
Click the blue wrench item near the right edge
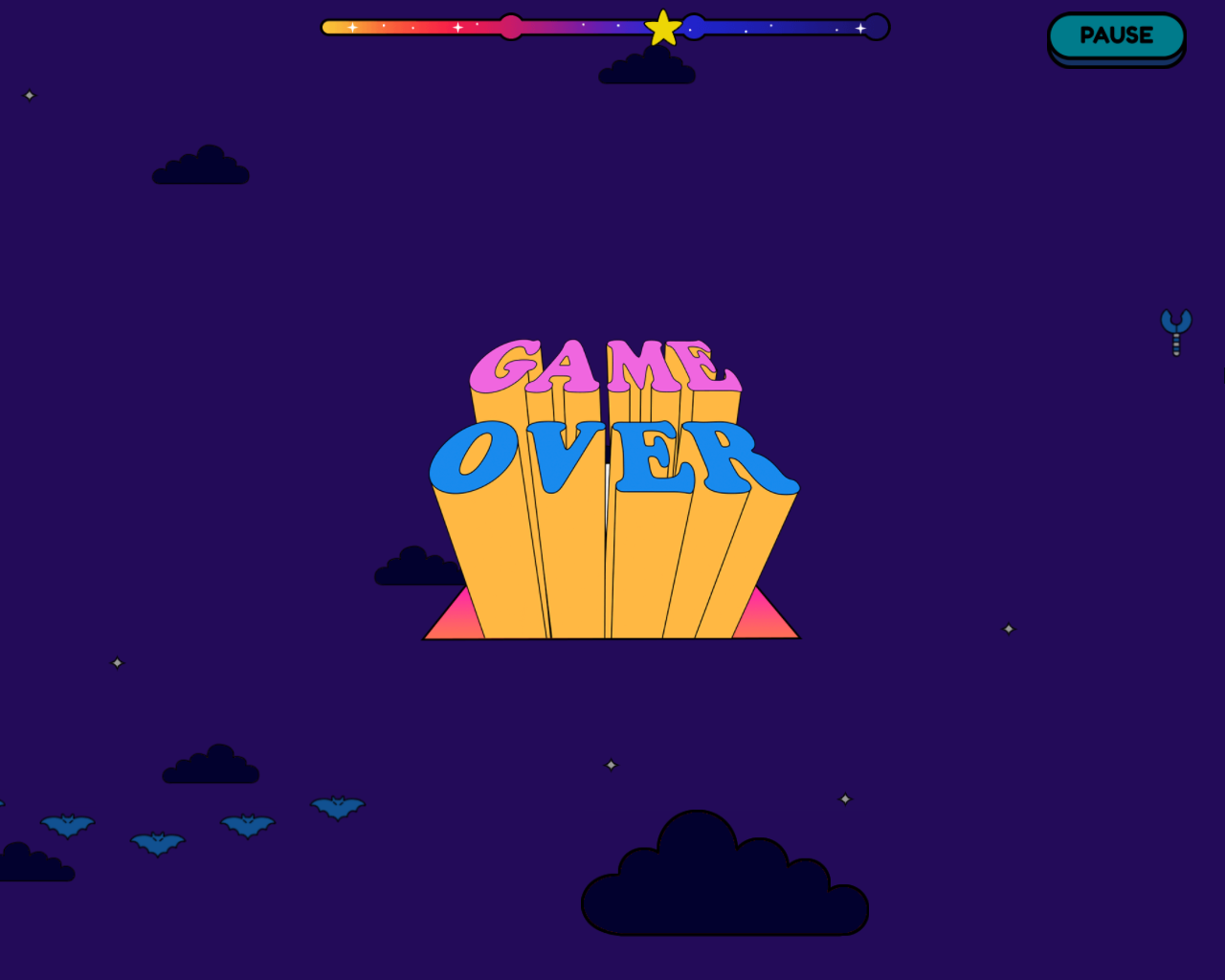[1176, 333]
